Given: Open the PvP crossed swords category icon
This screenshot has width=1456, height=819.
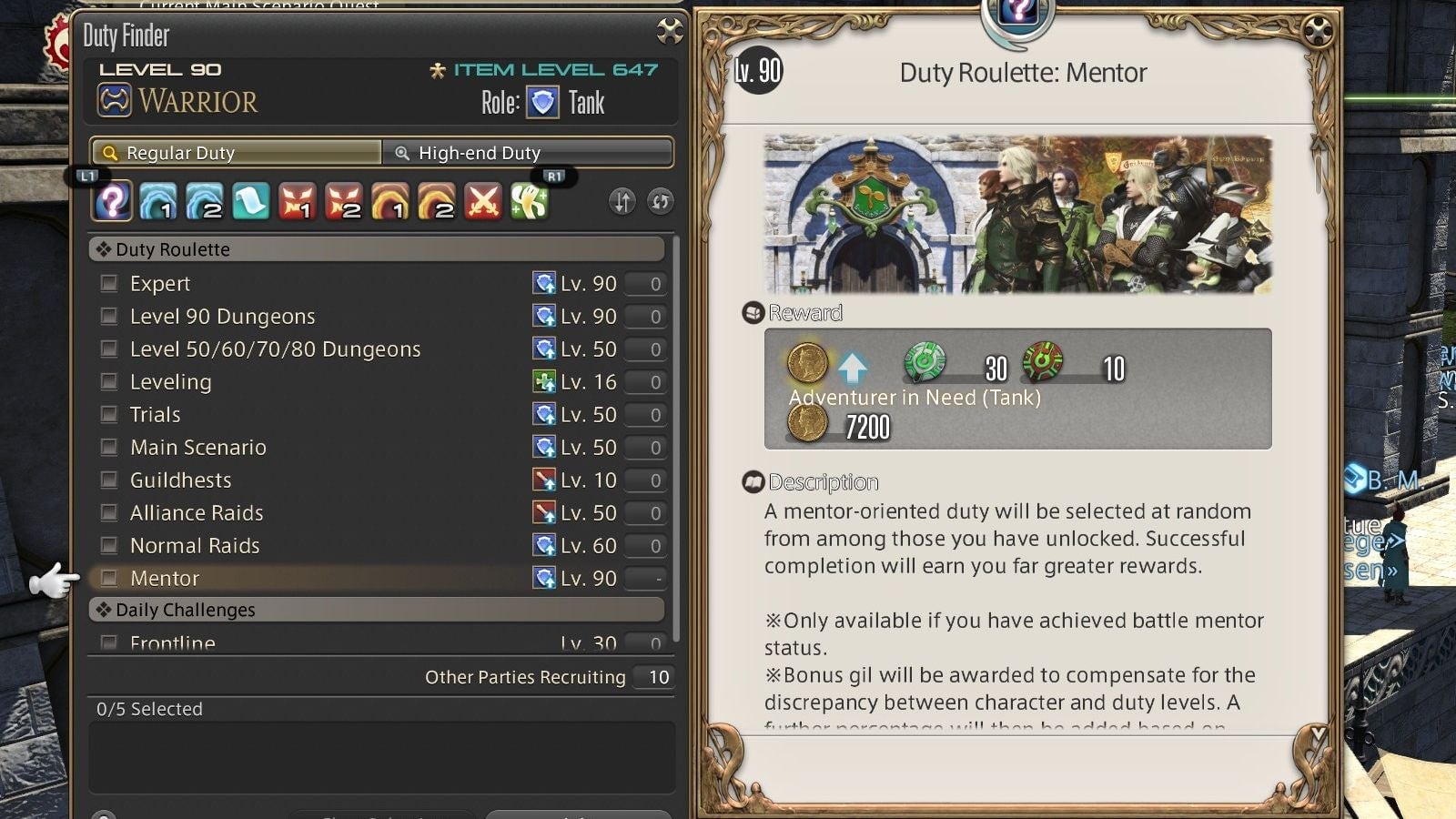Looking at the screenshot, I should pyautogui.click(x=483, y=200).
